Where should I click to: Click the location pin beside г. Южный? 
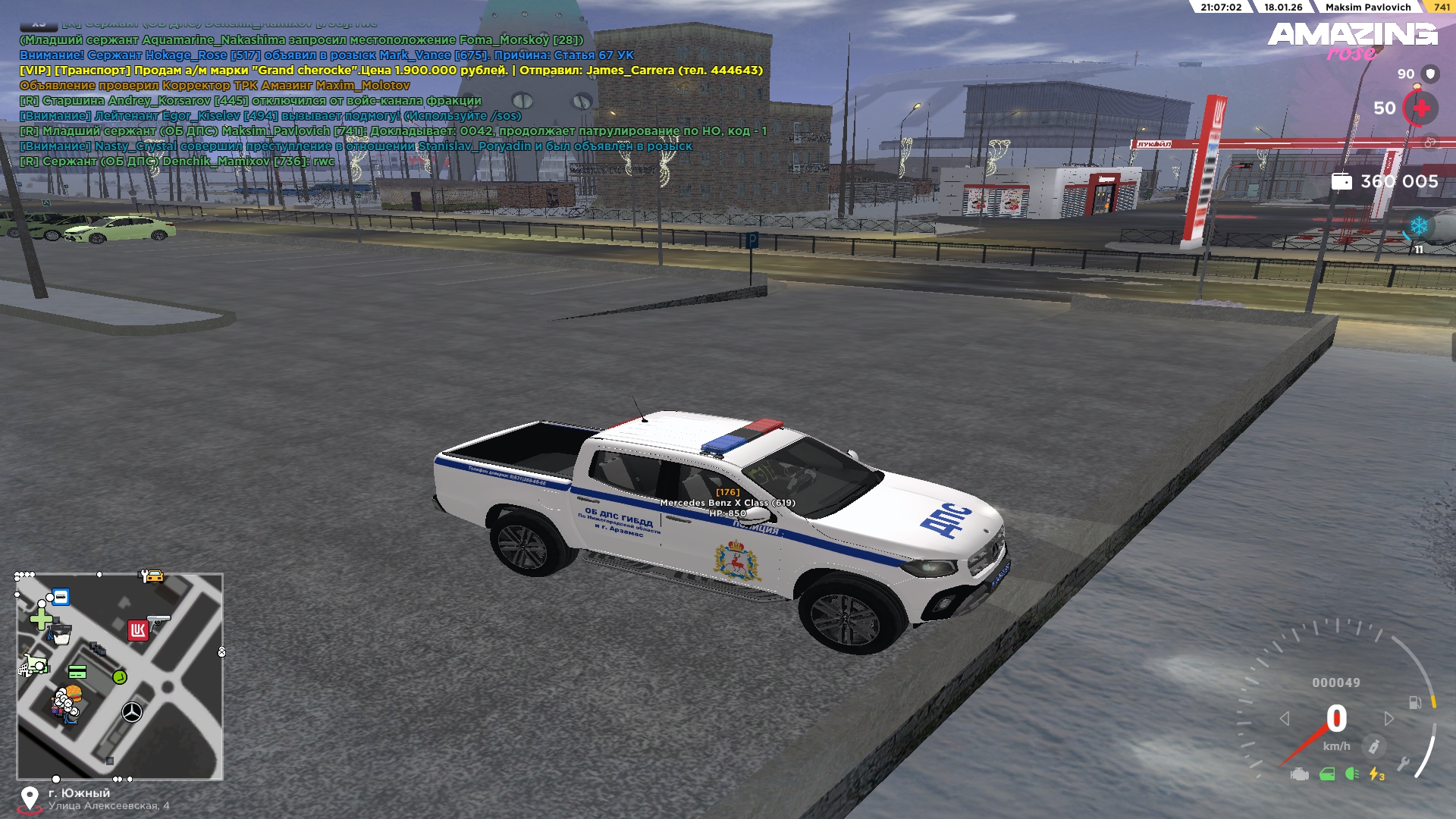click(x=30, y=799)
